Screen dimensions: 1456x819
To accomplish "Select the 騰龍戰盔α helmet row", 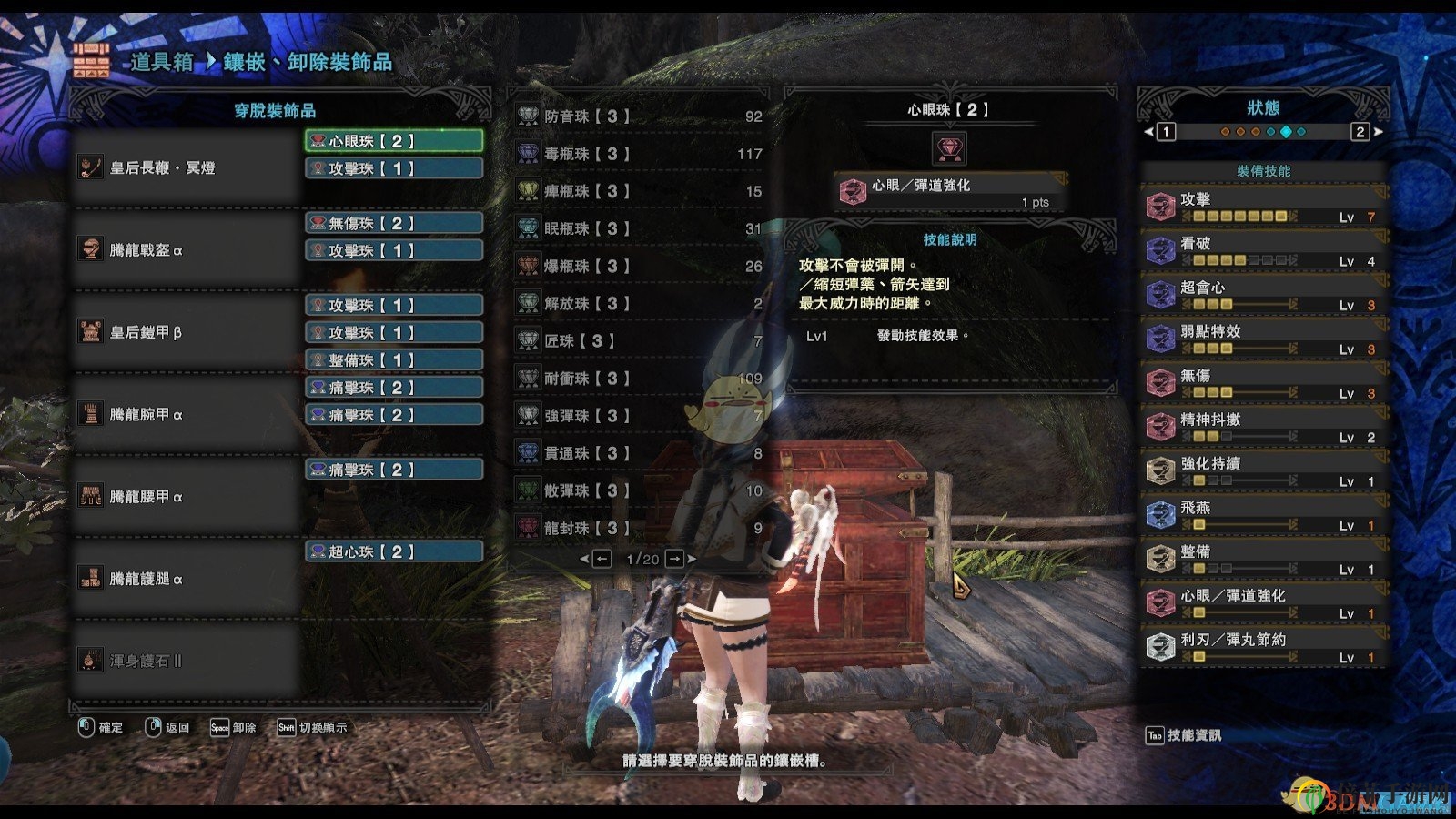I will [187, 249].
